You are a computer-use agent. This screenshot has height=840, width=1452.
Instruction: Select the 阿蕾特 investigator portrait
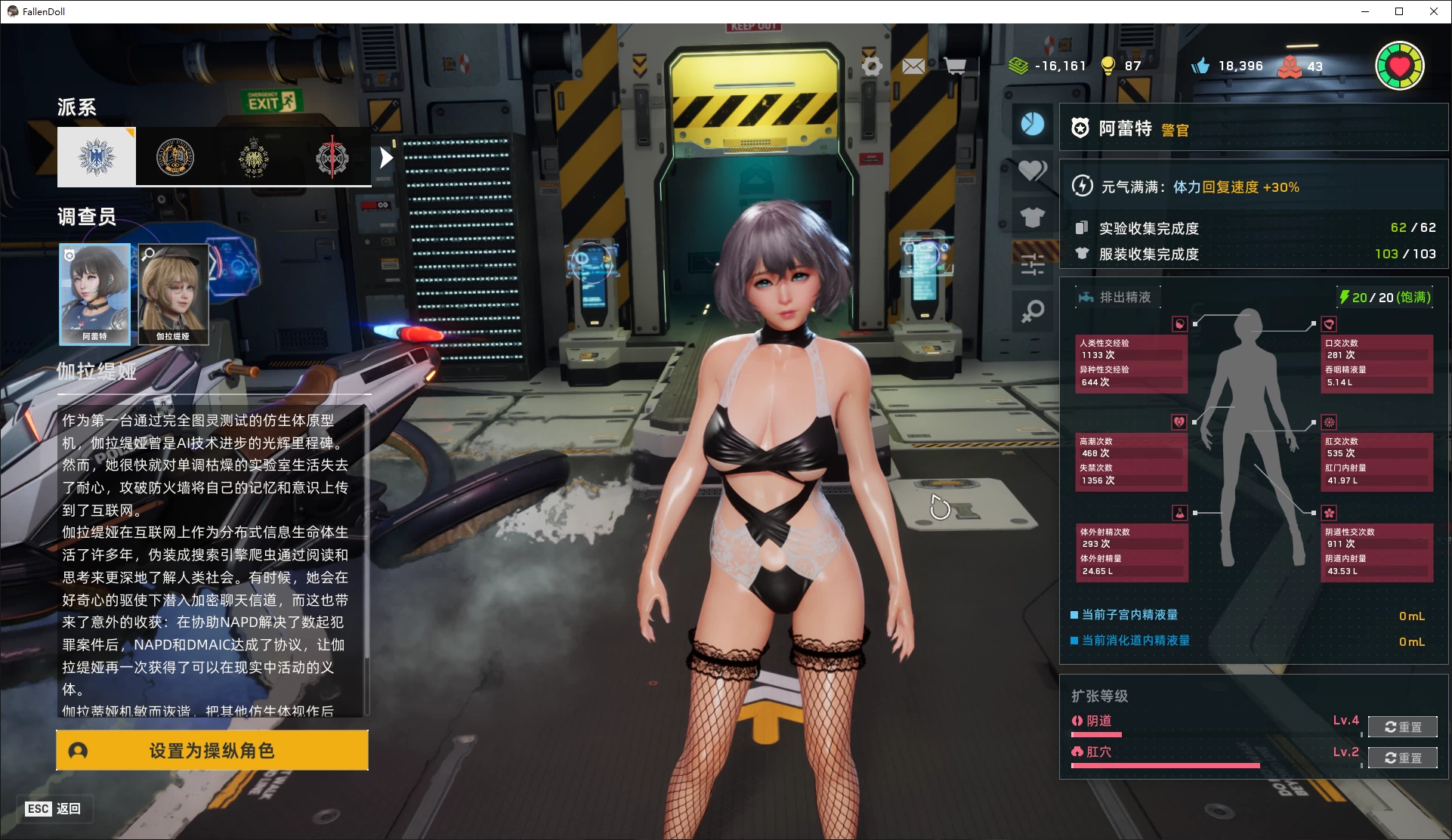95,294
